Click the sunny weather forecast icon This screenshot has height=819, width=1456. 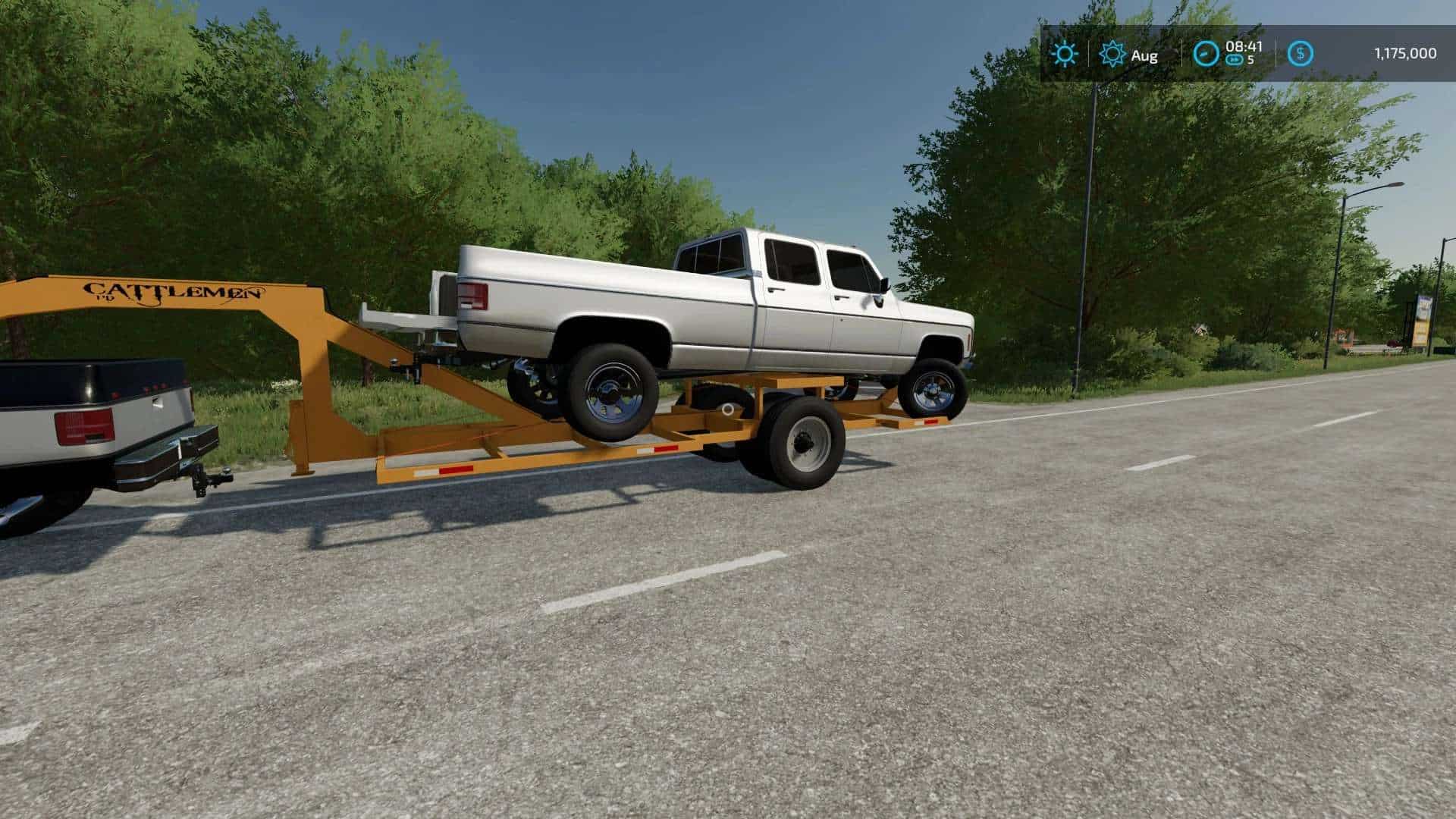click(1065, 54)
